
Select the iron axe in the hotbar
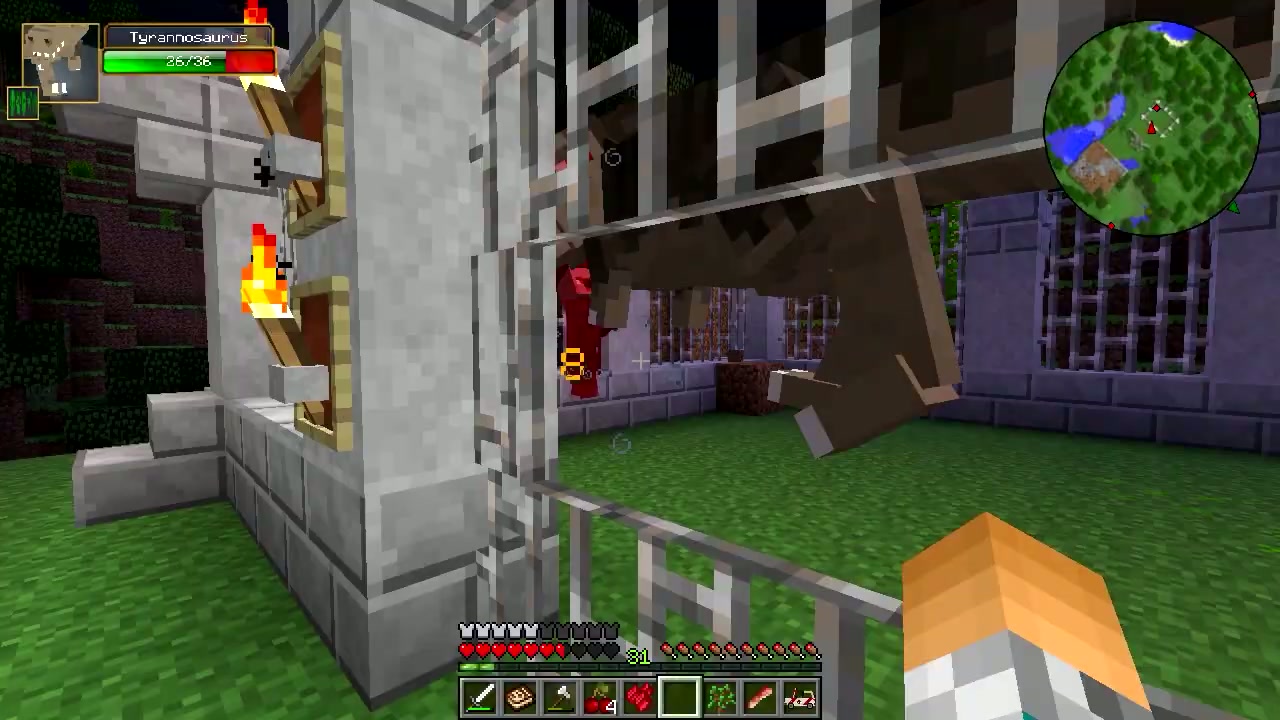click(x=559, y=696)
